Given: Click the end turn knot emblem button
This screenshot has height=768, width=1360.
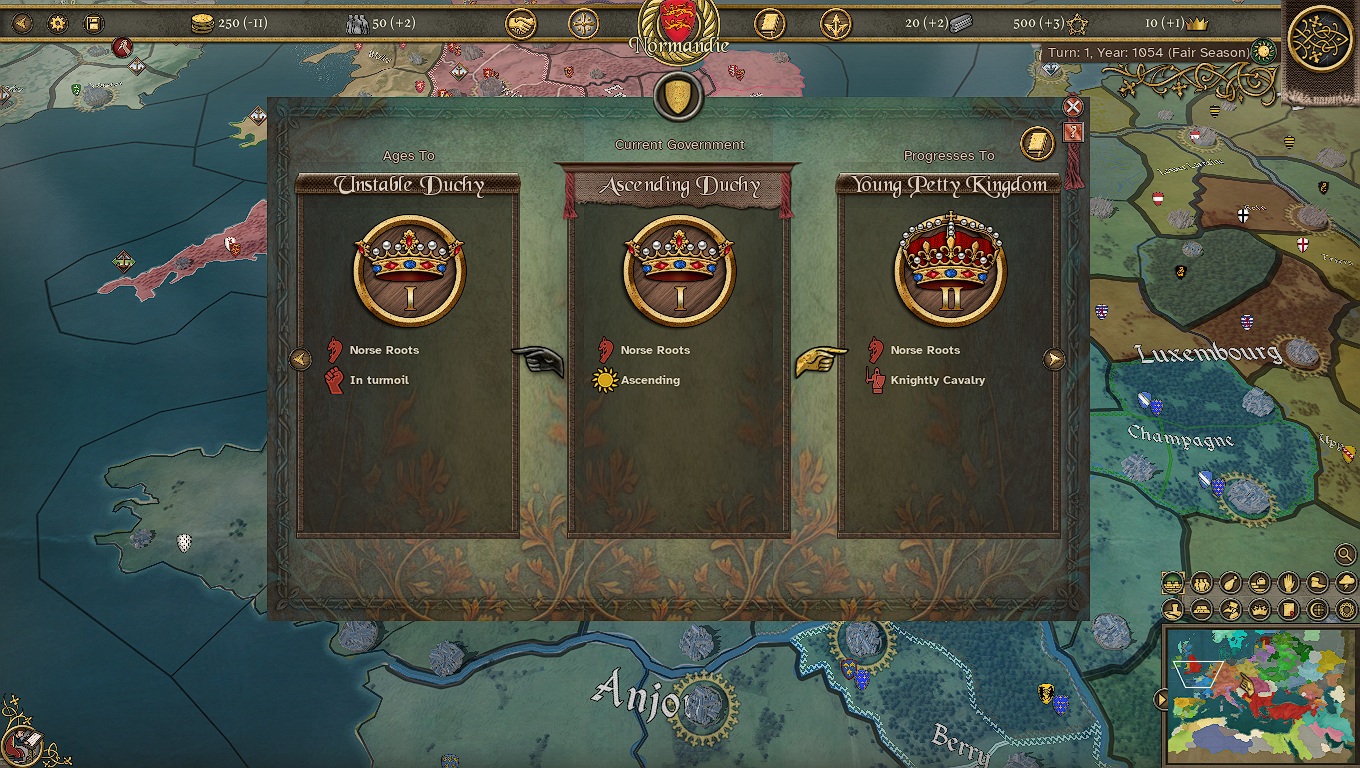Looking at the screenshot, I should click(1320, 40).
